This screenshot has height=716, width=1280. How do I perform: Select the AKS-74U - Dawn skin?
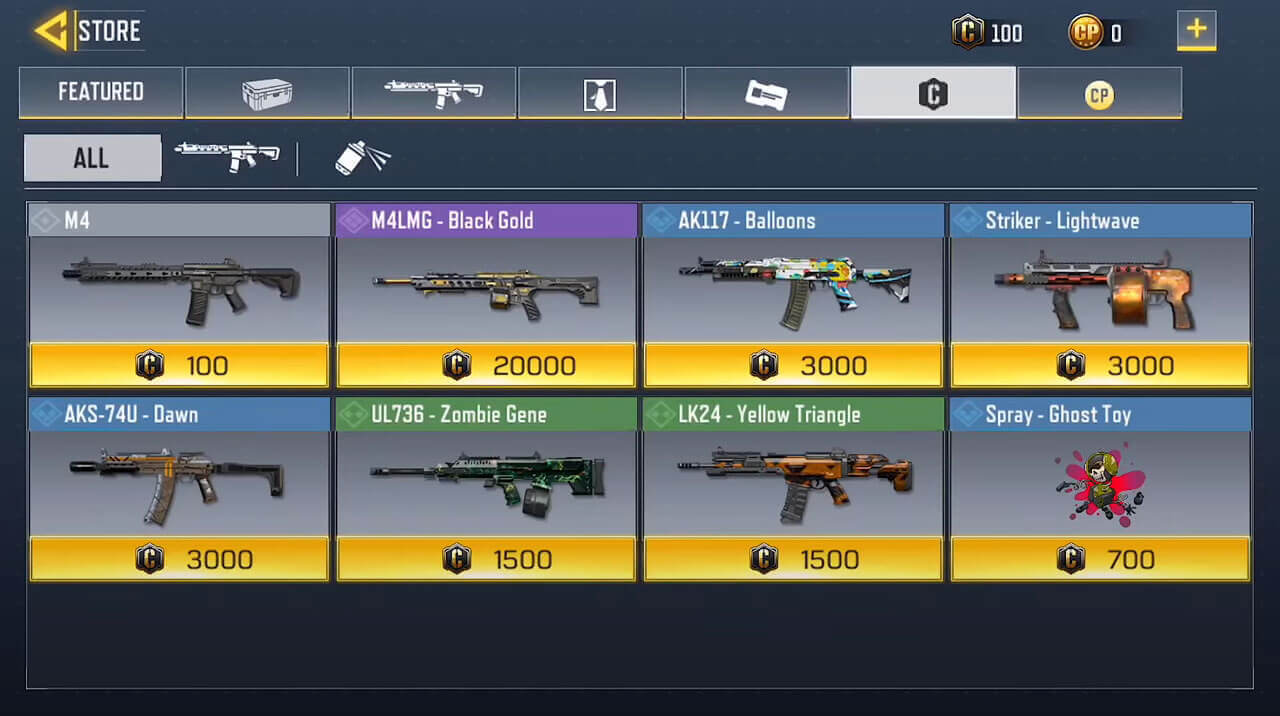click(x=179, y=489)
